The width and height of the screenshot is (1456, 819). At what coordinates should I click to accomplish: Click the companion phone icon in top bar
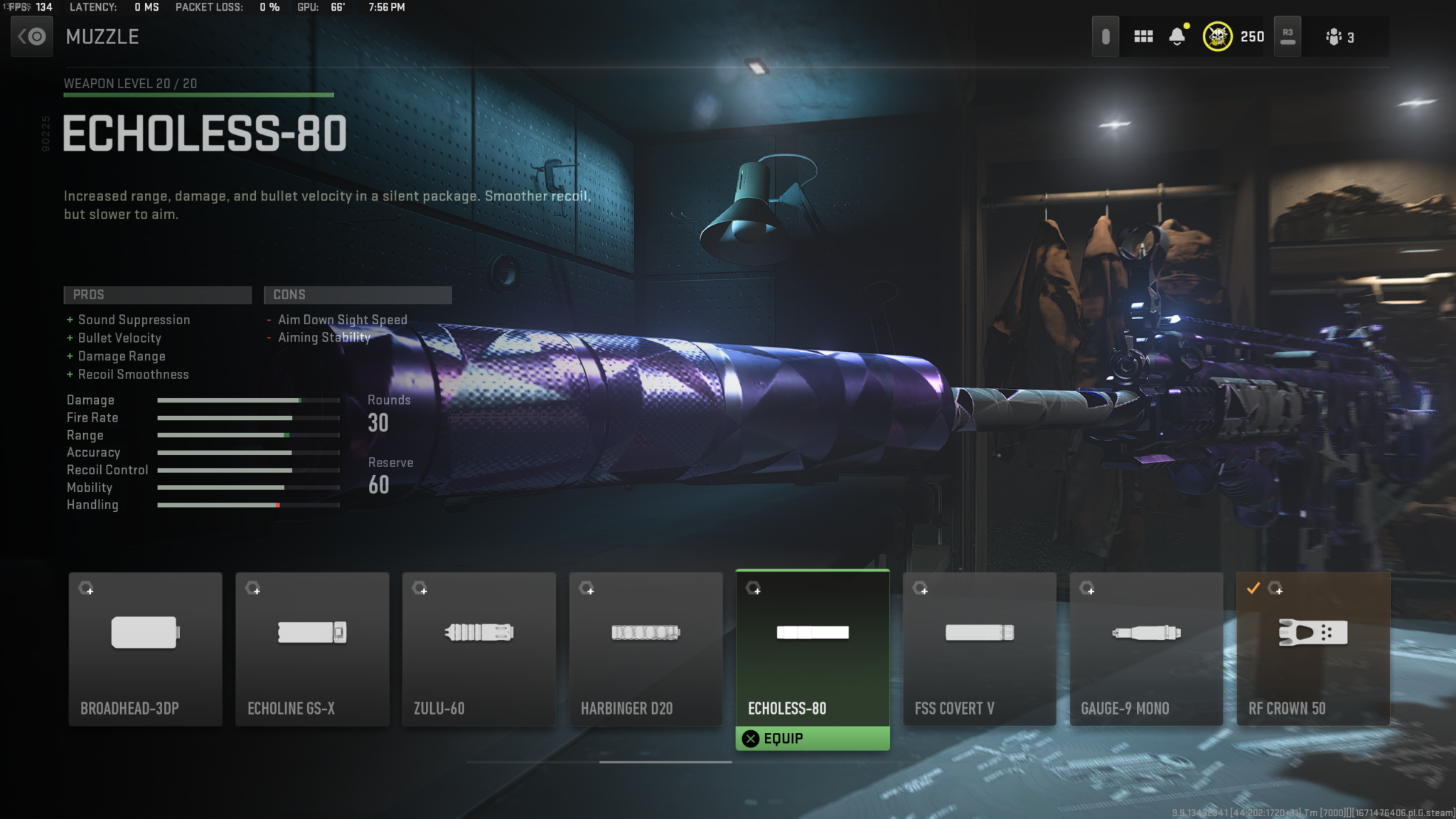[x=1106, y=36]
